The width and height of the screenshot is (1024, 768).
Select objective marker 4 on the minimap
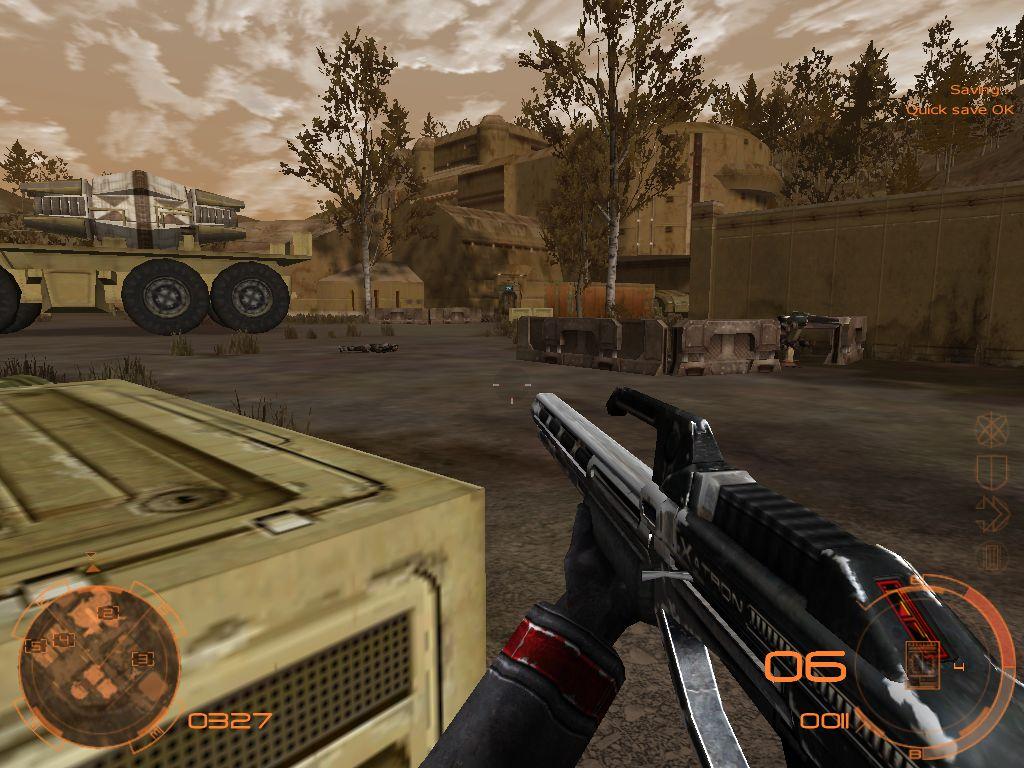(x=64, y=640)
